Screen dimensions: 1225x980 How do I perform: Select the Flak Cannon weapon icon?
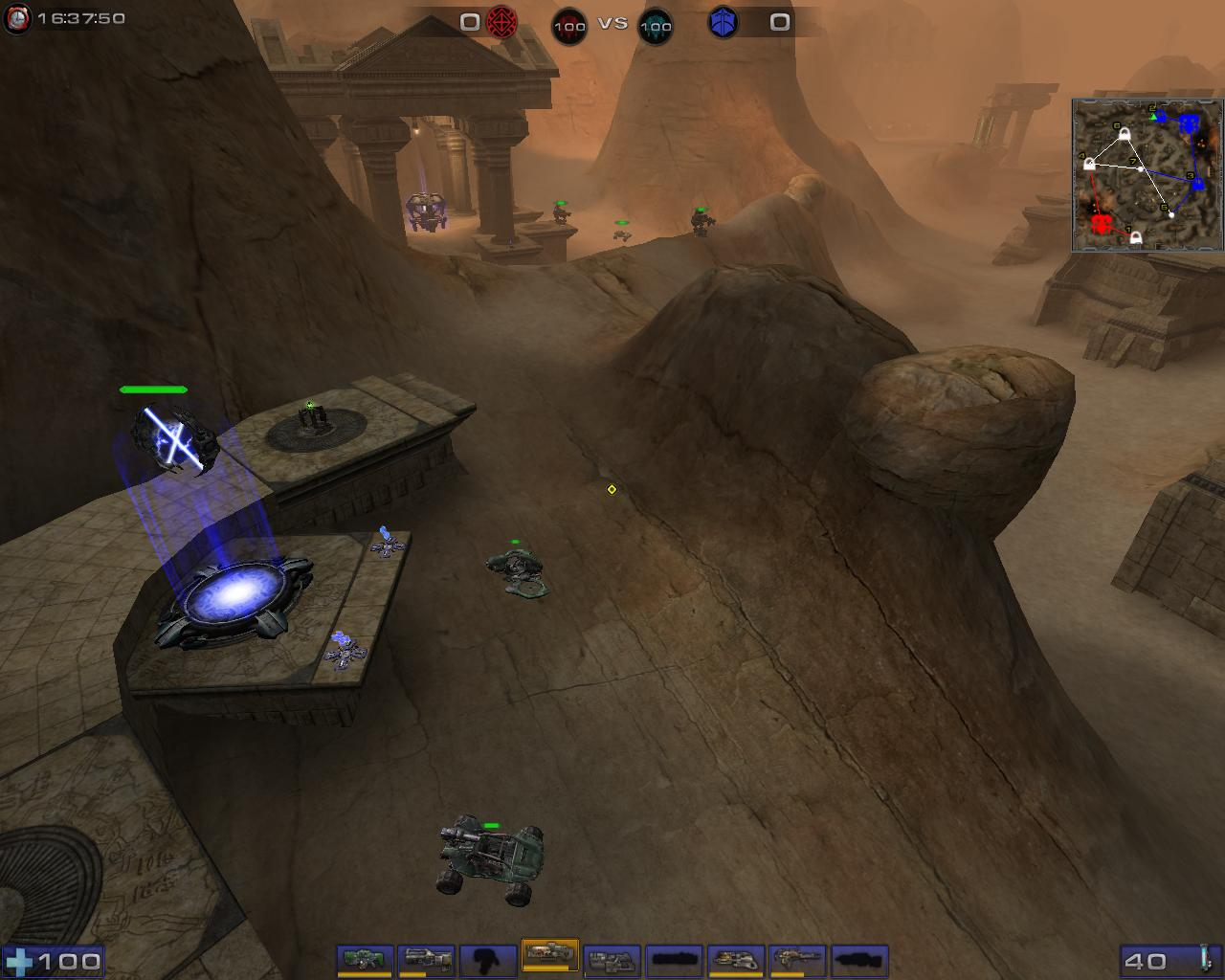[x=612, y=957]
